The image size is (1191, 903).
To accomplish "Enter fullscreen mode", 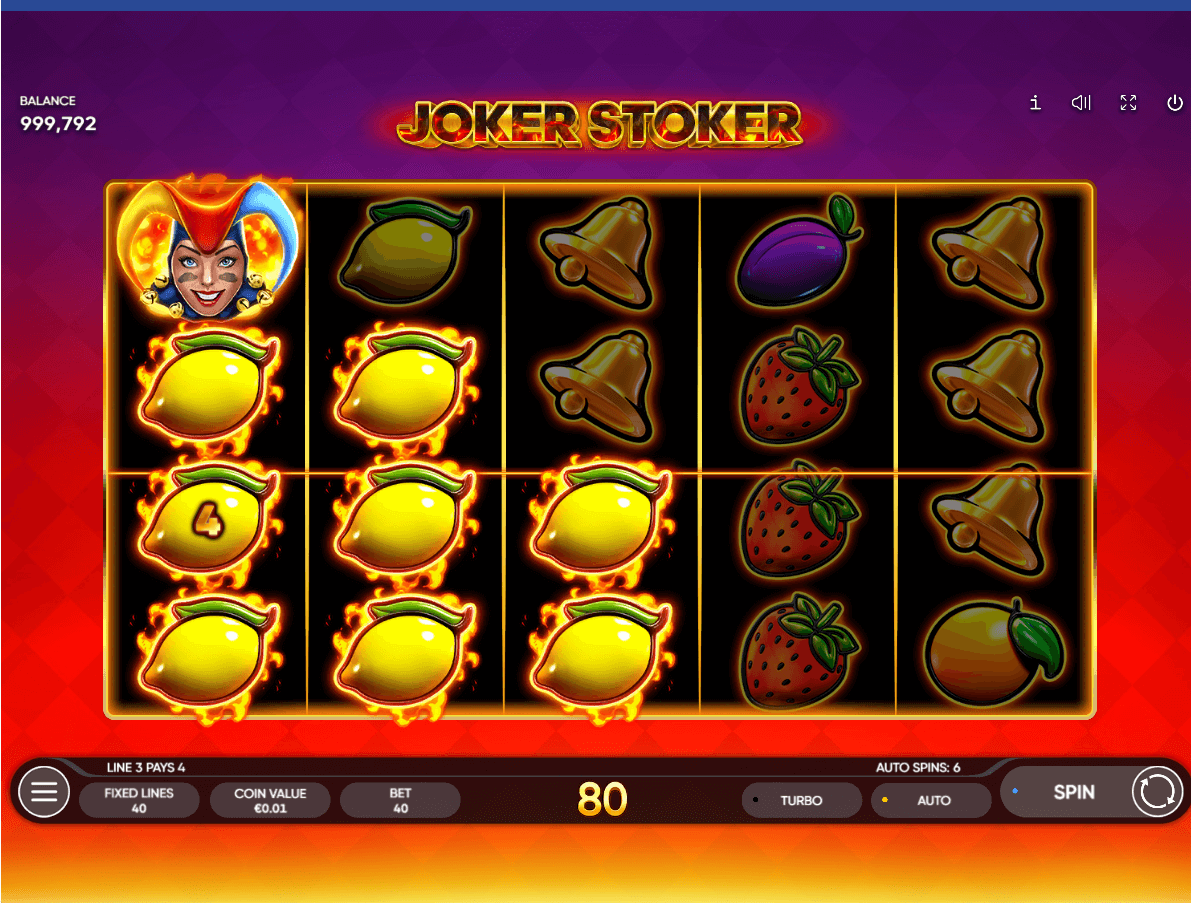I will coord(1128,103).
